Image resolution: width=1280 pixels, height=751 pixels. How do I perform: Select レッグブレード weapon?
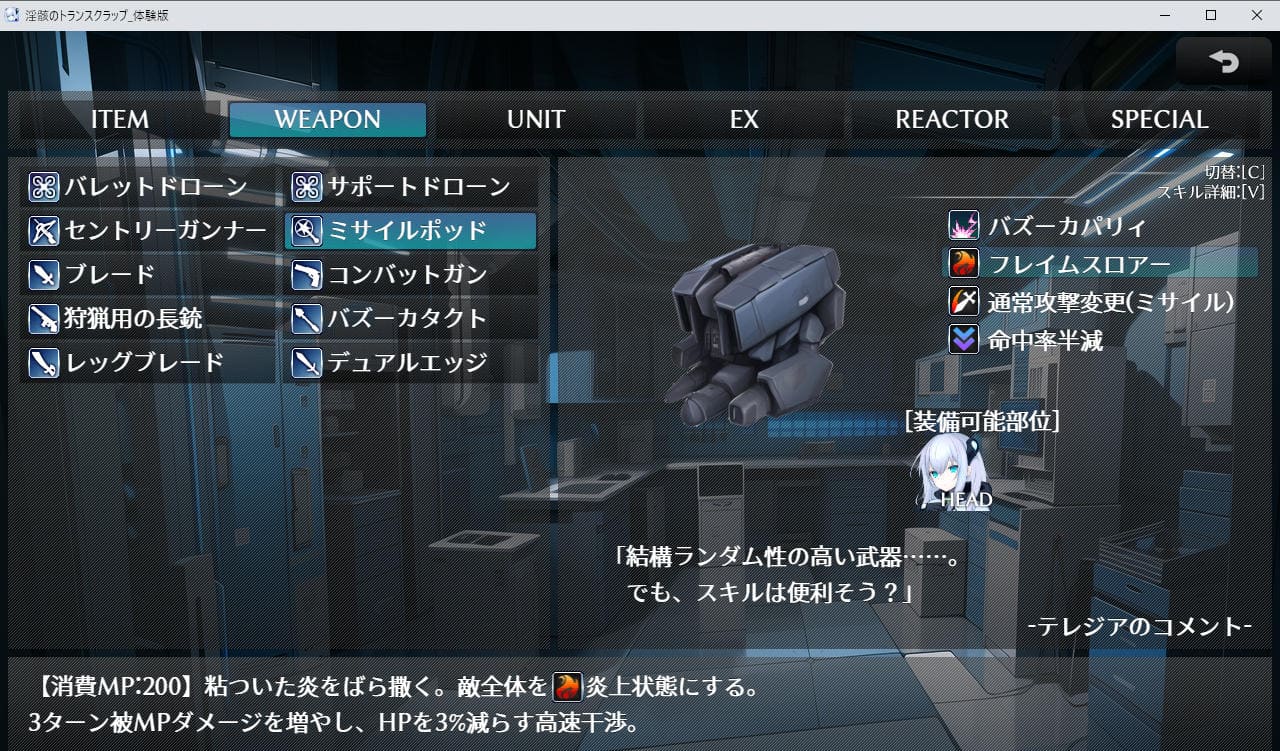148,363
